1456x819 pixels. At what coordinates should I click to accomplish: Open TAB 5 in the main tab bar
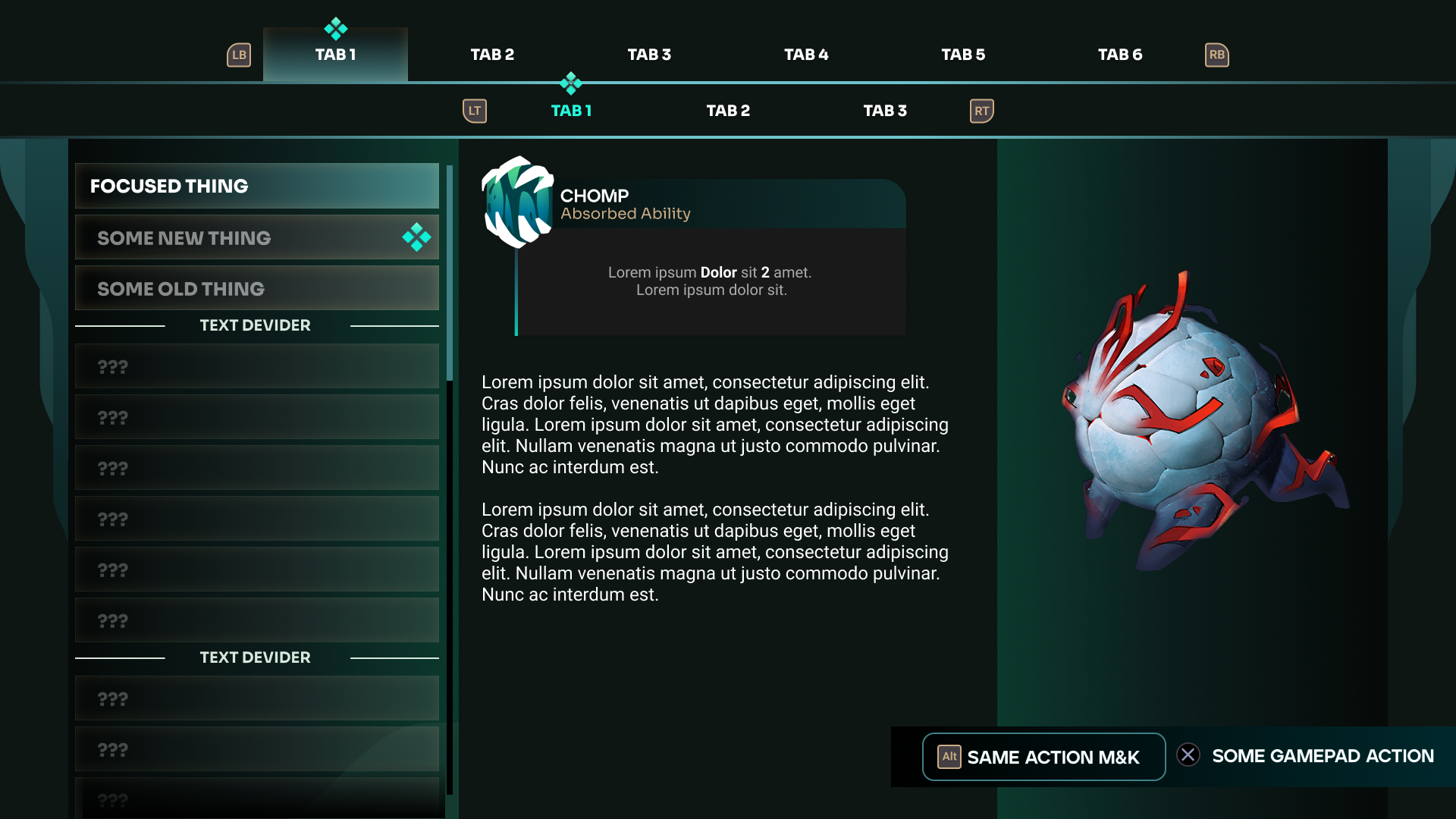(x=963, y=55)
